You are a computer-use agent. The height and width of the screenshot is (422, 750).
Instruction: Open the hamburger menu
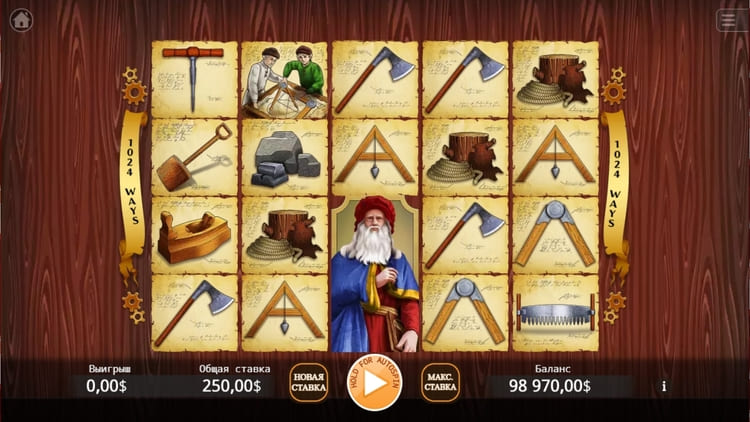(x=729, y=20)
